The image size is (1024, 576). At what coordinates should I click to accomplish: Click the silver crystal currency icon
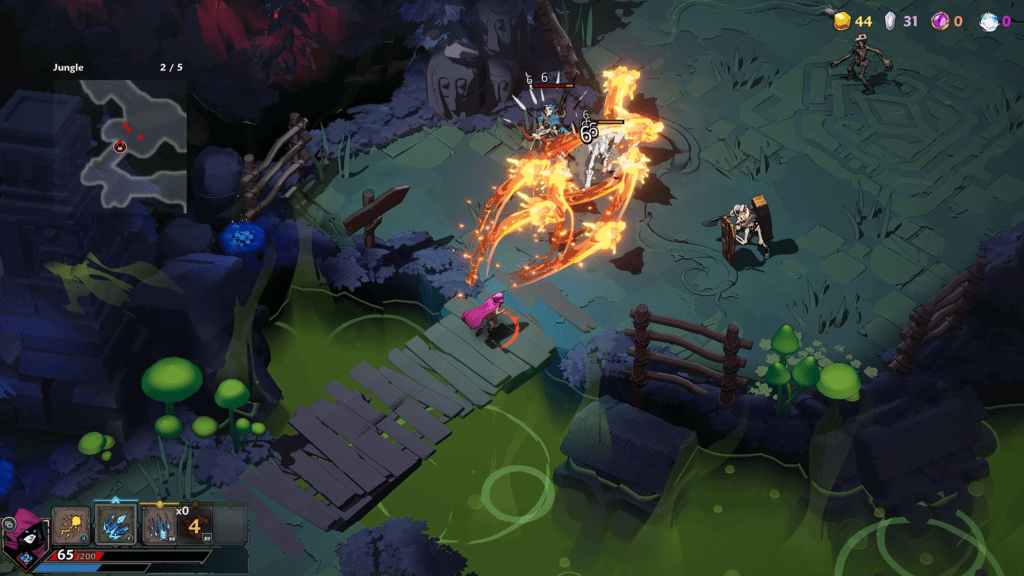coord(890,20)
